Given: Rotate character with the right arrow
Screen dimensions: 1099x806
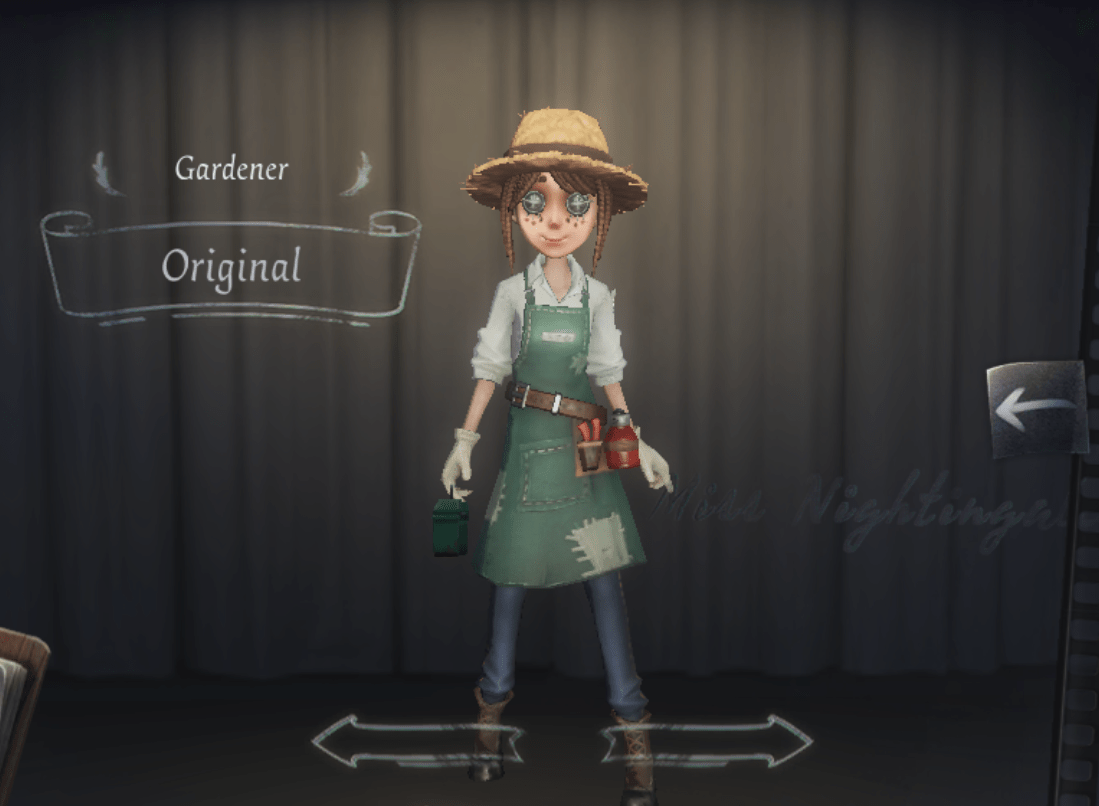Looking at the screenshot, I should click(707, 741).
